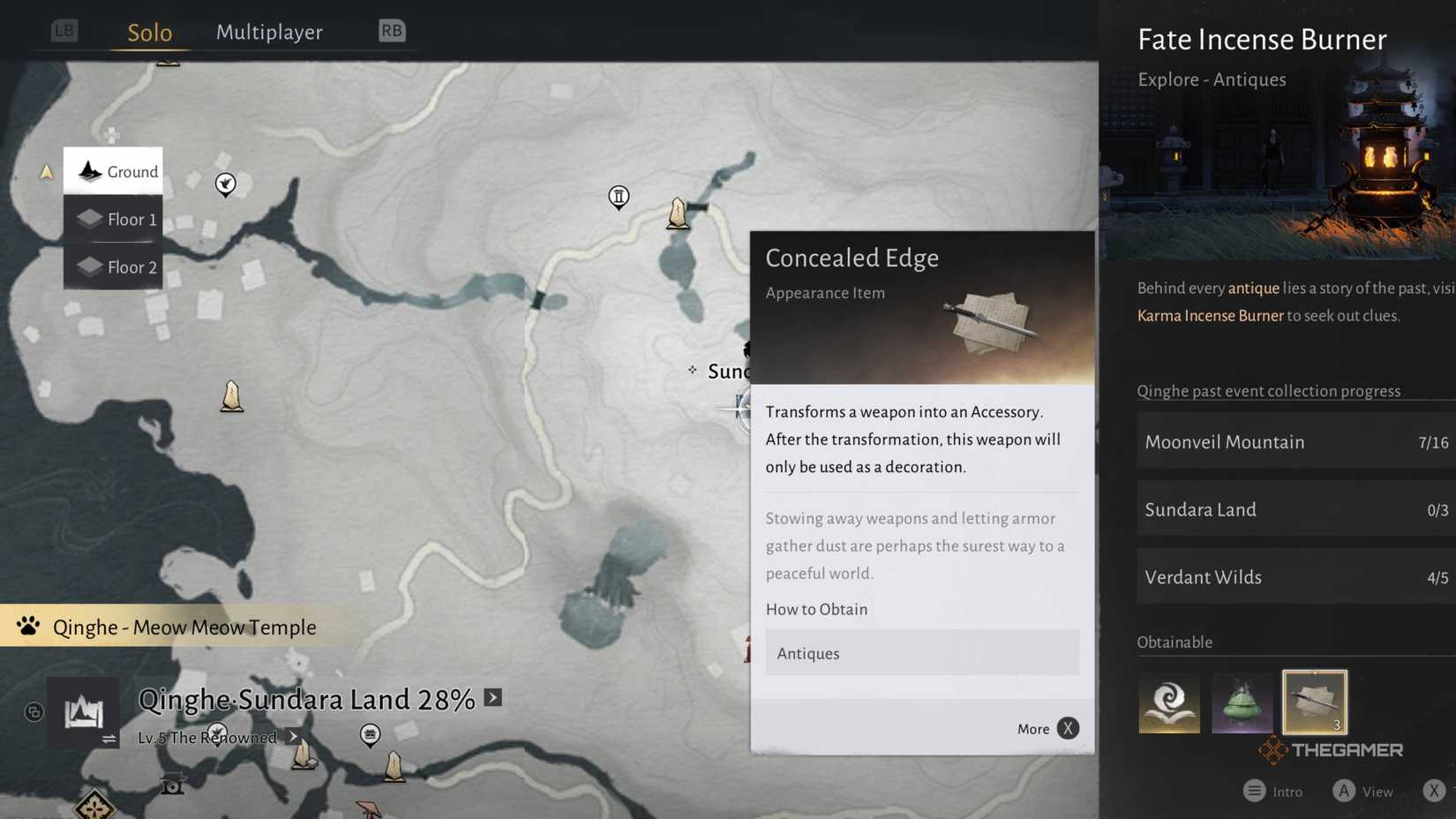Select the Concealed Edge thumbnail under Obtainable
The height and width of the screenshot is (819, 1456).
coord(1314,703)
